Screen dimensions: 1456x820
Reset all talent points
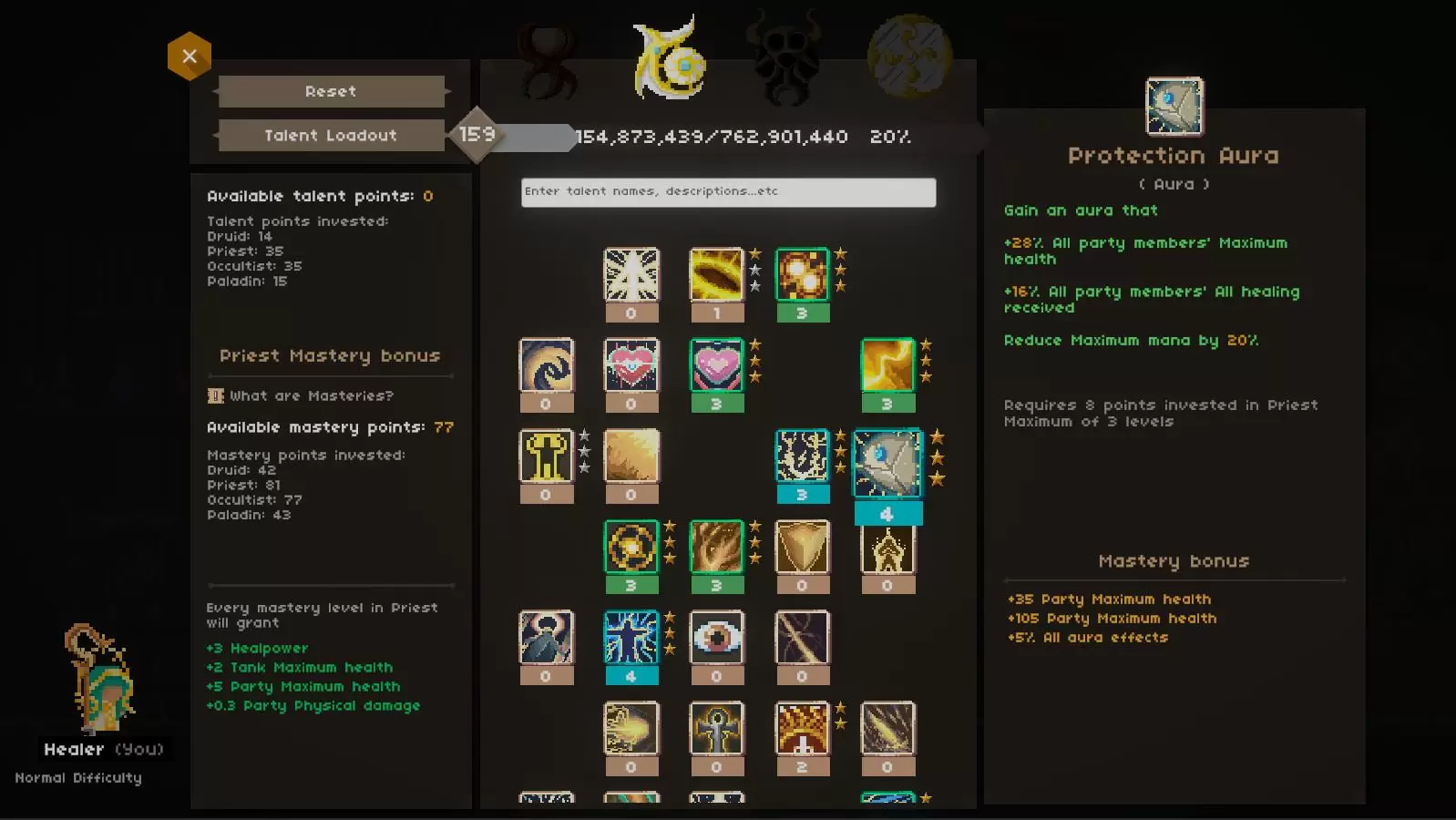click(x=331, y=91)
